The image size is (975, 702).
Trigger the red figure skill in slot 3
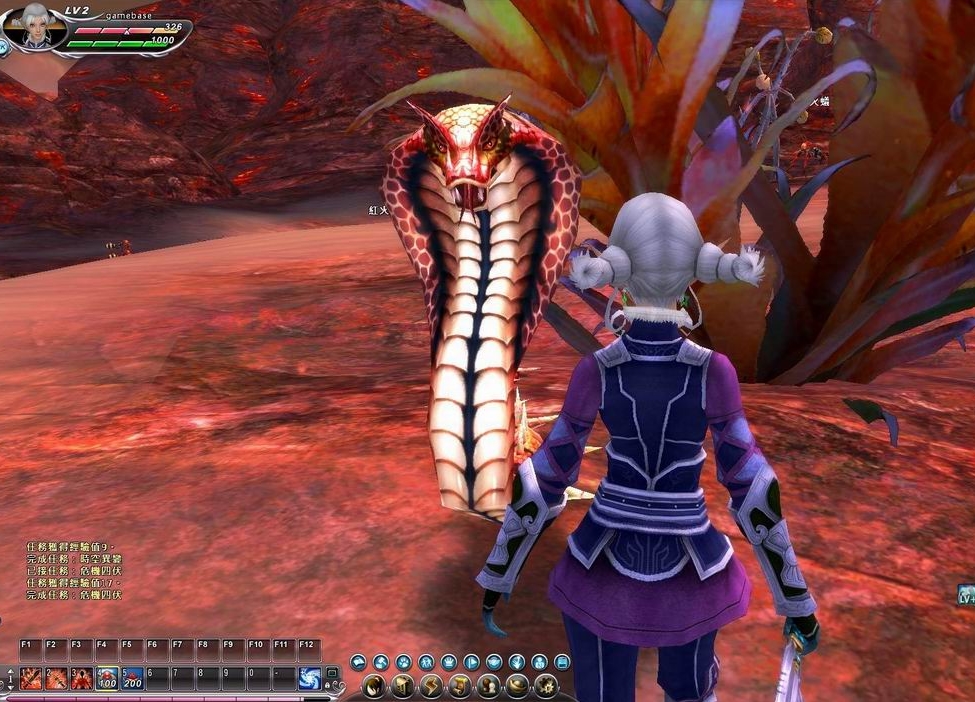82,678
